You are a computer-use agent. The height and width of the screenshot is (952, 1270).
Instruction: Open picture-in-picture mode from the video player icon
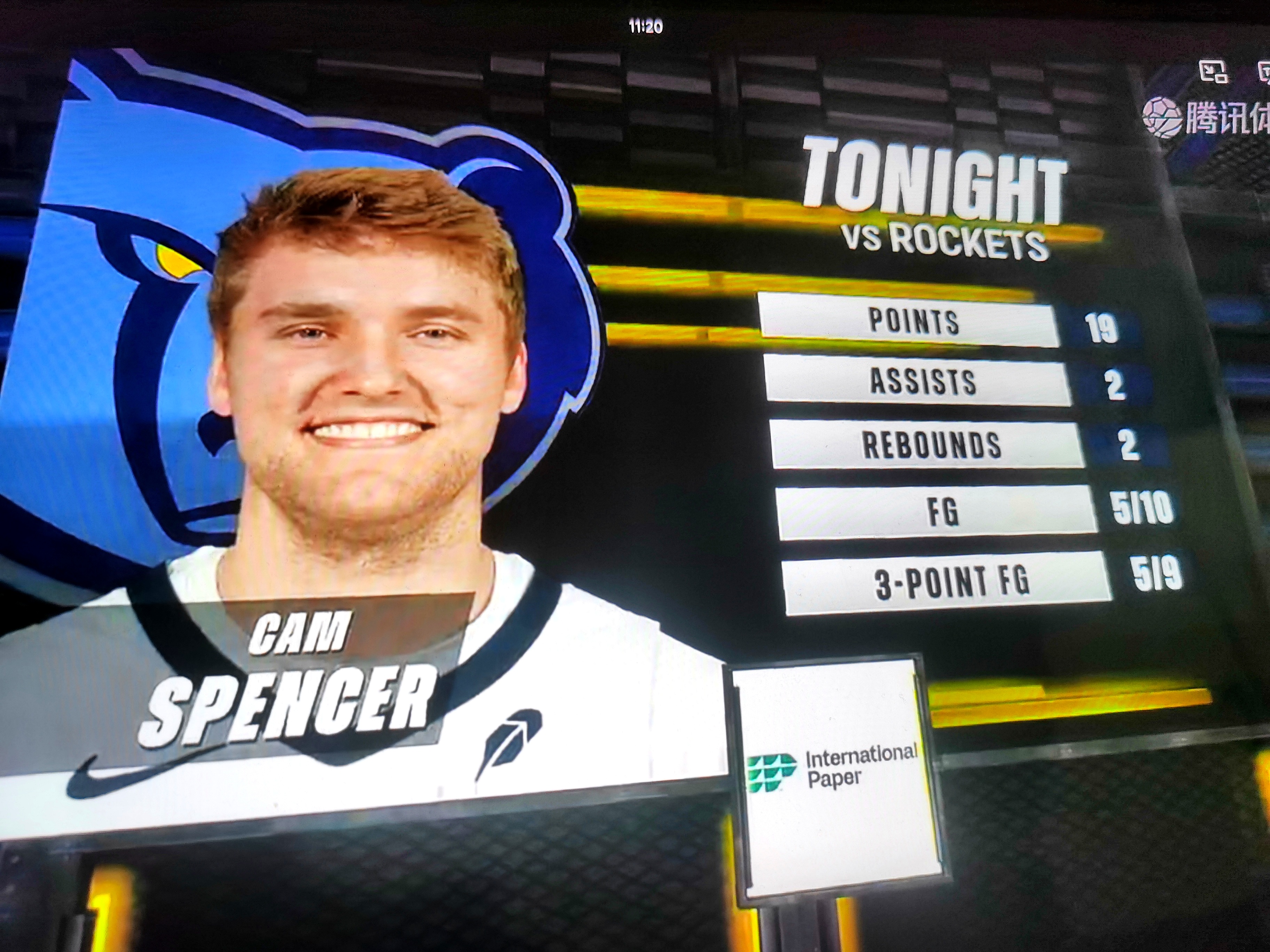tap(1213, 72)
